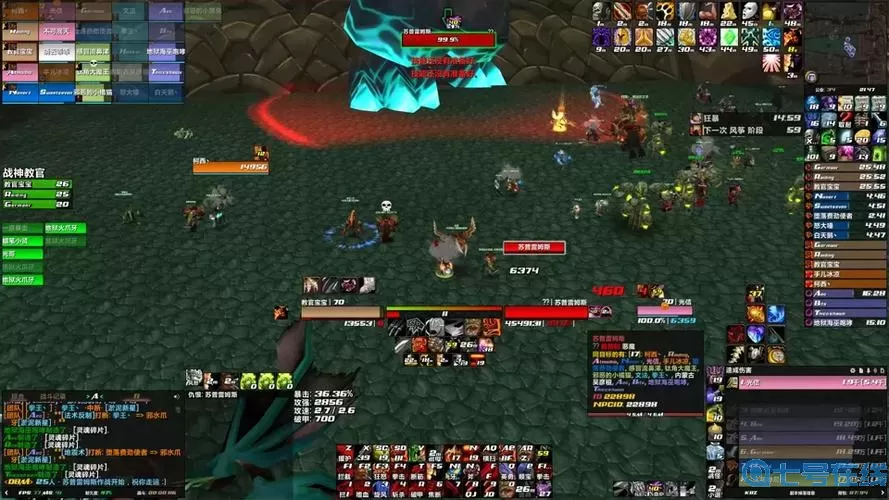889x500 pixels.
Task: Select the 光佳 focus frame
Action: [x=665, y=311]
